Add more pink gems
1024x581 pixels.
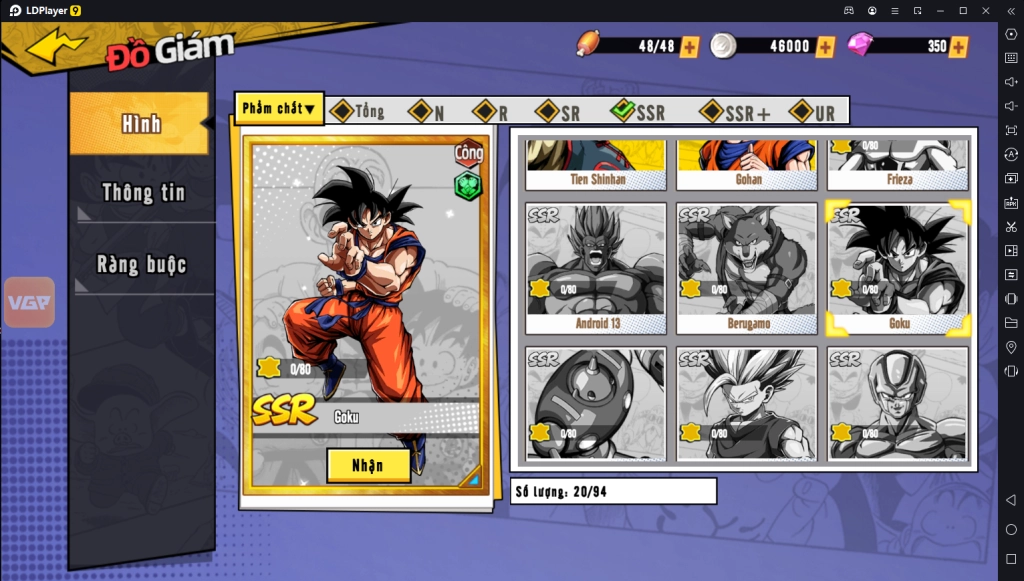point(959,46)
